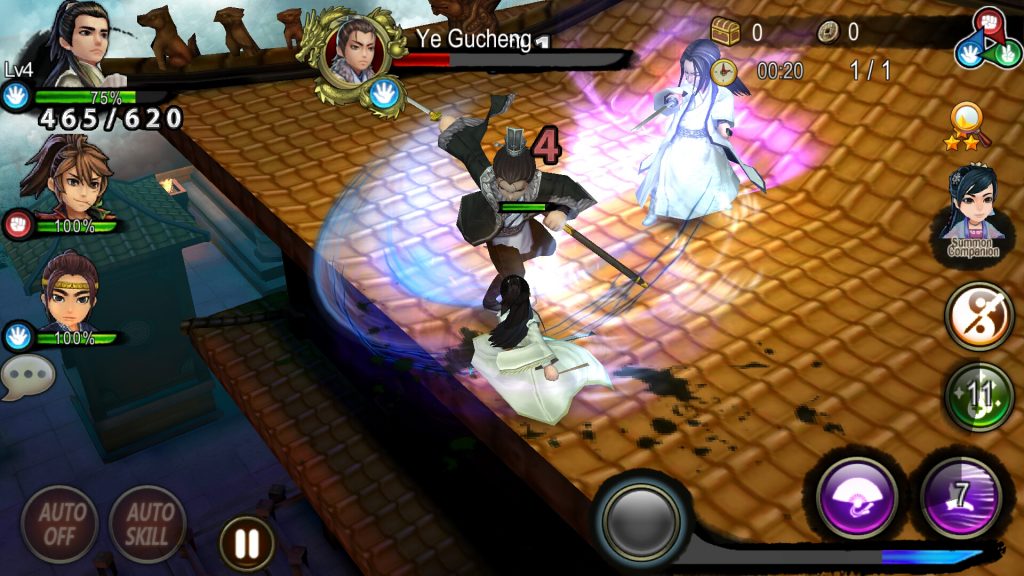Tap the Summon Companion portrait
The width and height of the screenshot is (1024, 576).
[973, 213]
